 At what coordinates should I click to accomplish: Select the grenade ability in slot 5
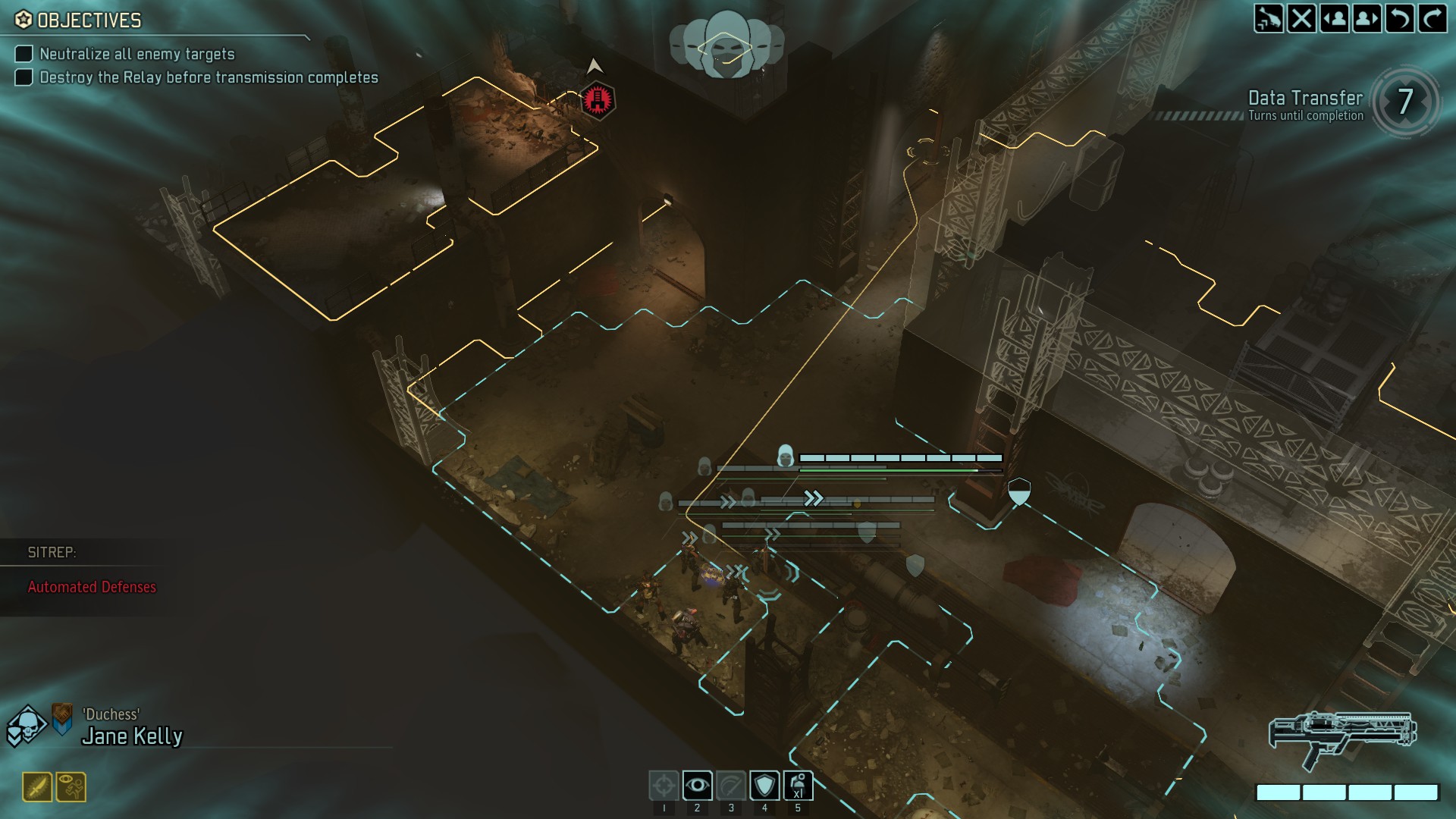797,786
